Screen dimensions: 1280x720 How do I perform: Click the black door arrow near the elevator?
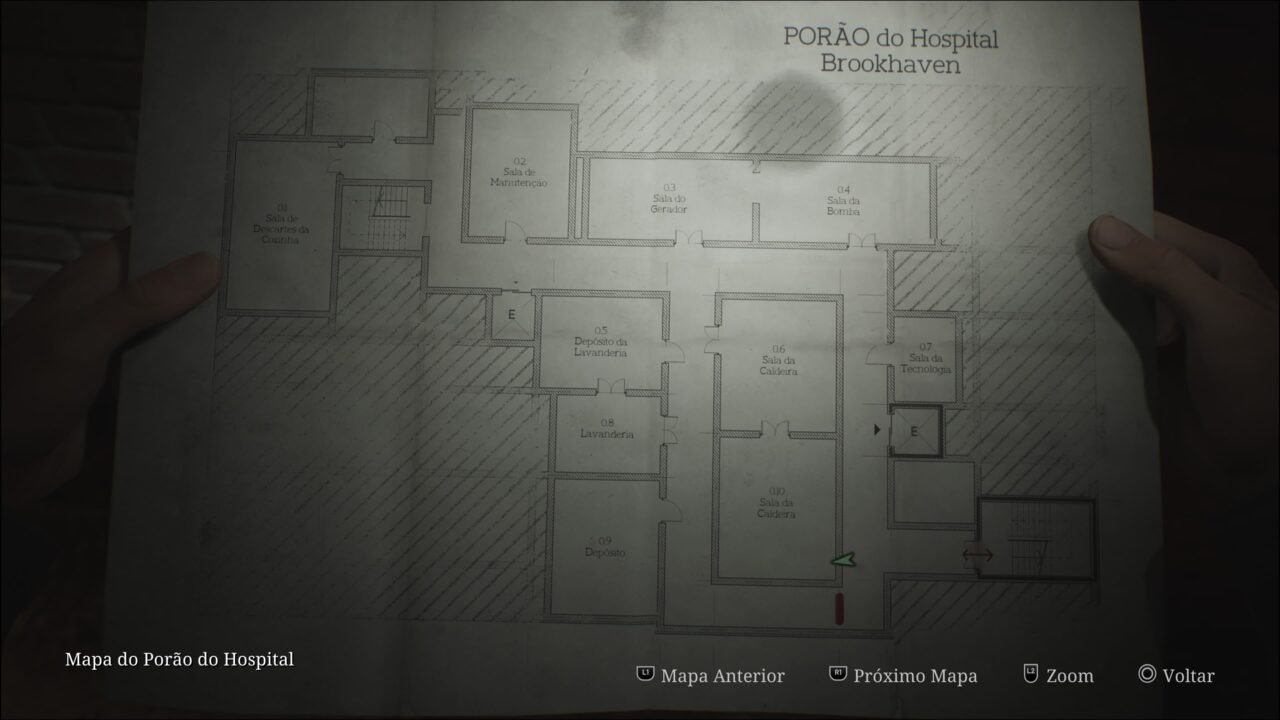tap(878, 430)
